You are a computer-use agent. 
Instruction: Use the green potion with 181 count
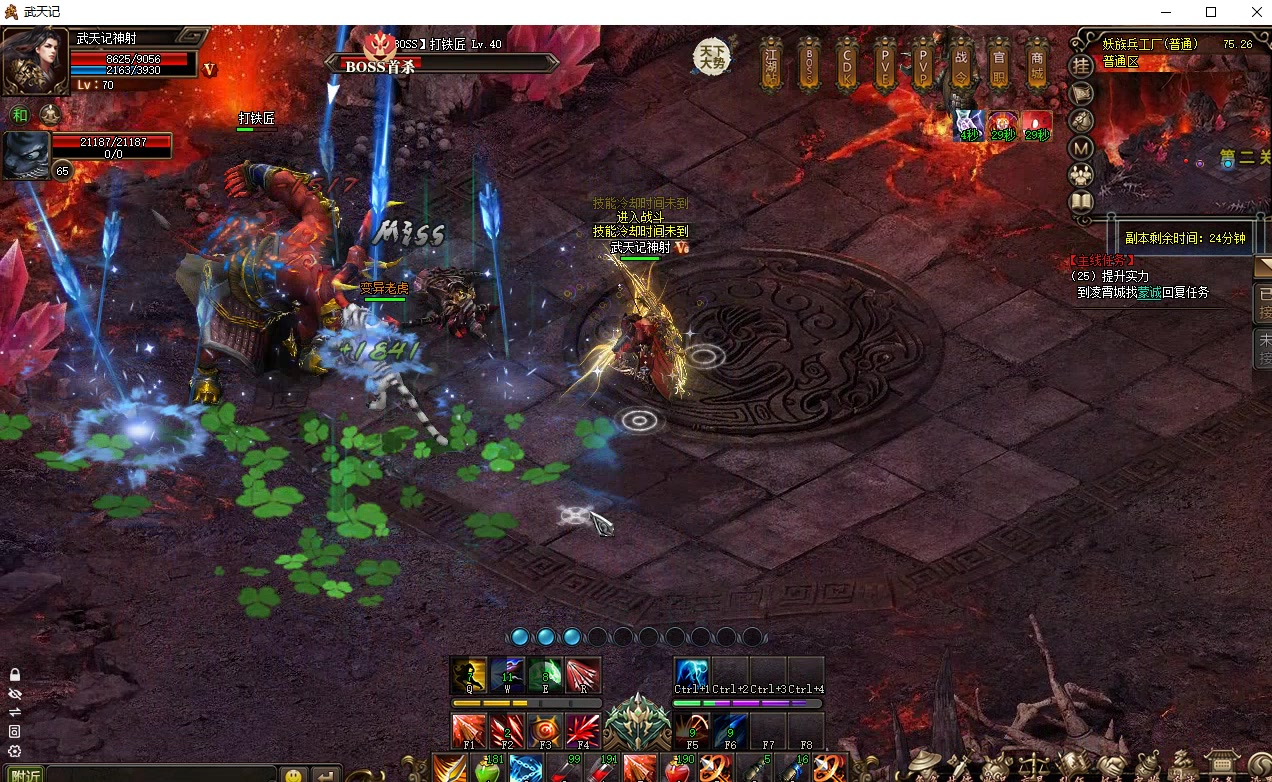click(487, 769)
